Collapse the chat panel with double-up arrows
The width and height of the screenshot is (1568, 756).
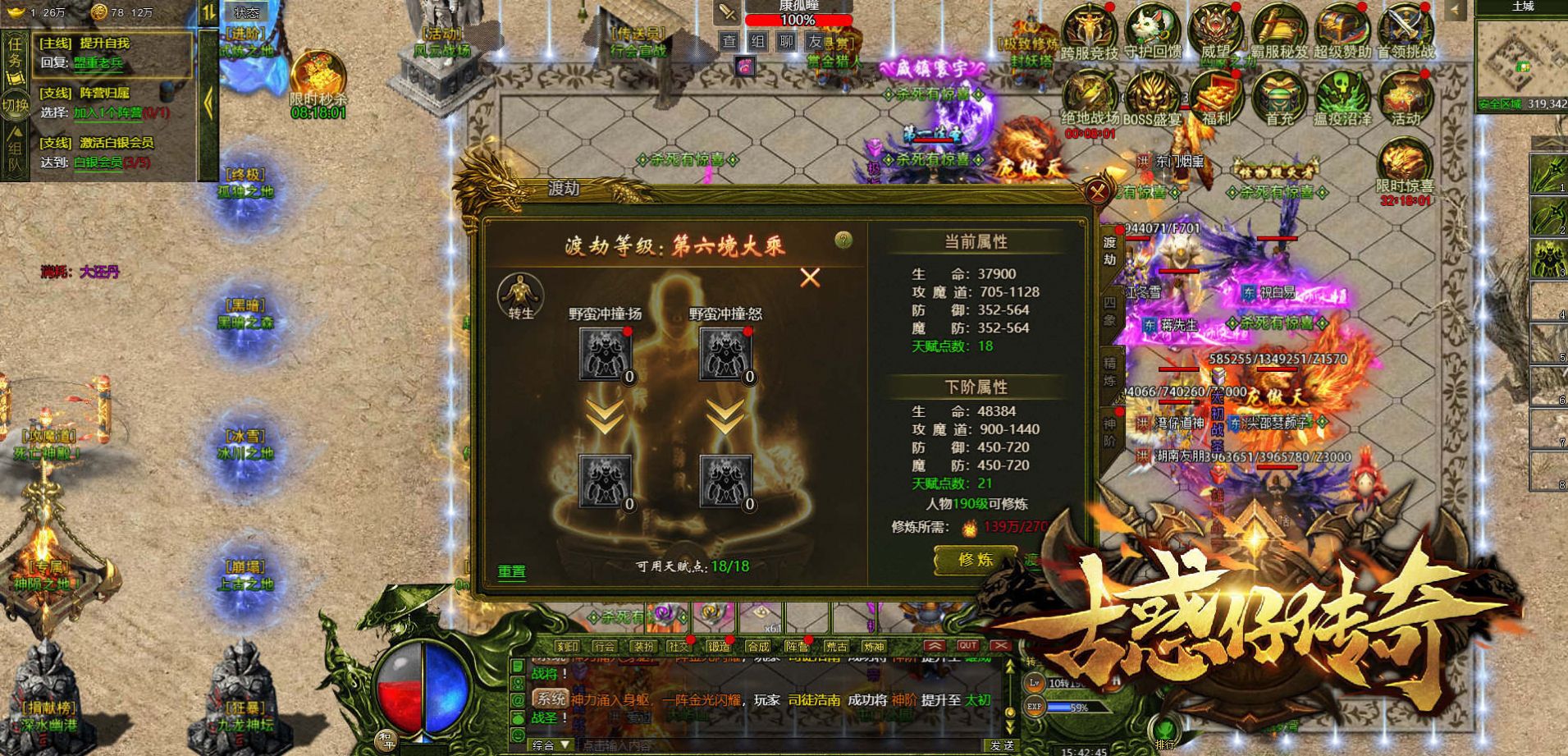pos(936,645)
